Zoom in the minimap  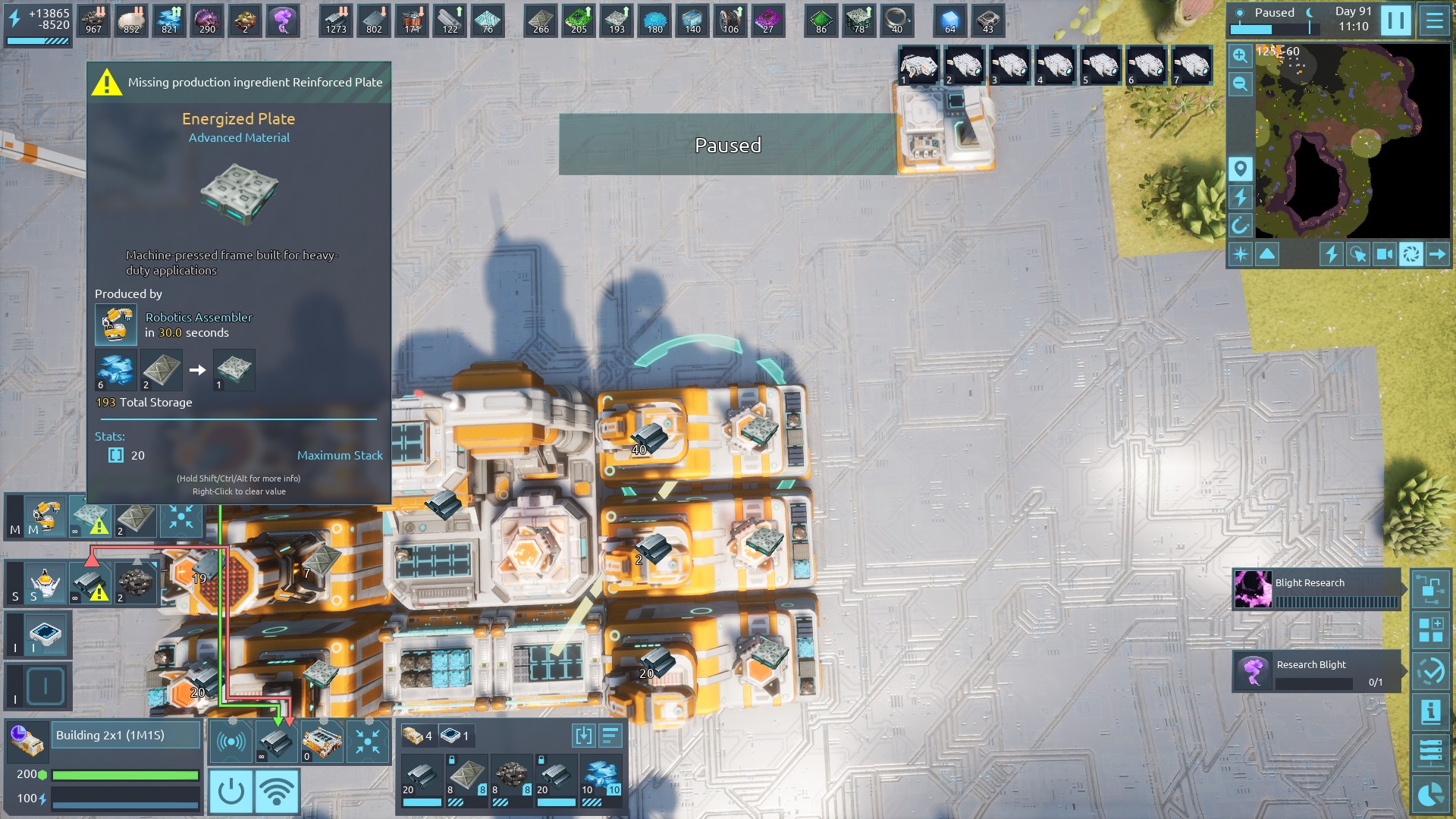coord(1240,55)
